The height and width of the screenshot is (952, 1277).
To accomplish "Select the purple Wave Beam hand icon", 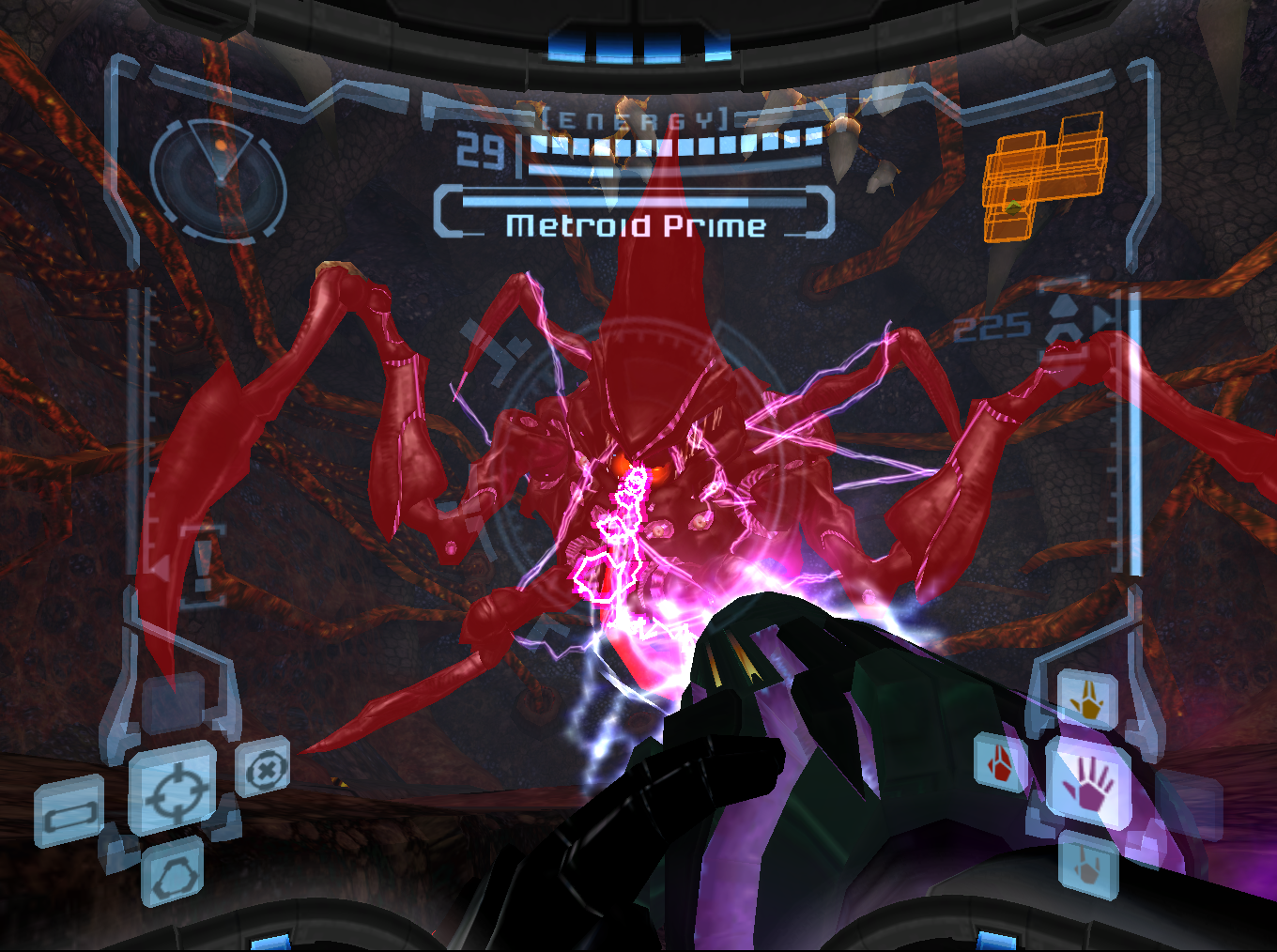I will [x=1089, y=785].
